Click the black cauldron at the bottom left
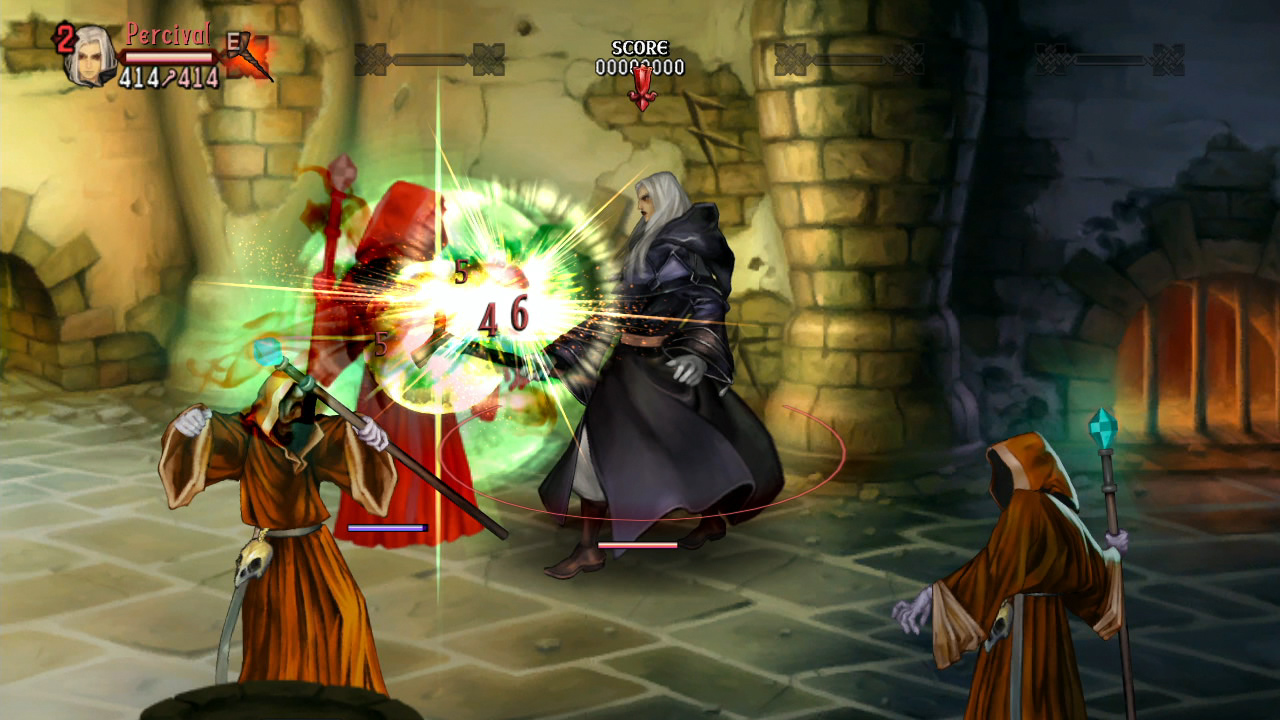This screenshot has height=720, width=1280. click(x=280, y=705)
